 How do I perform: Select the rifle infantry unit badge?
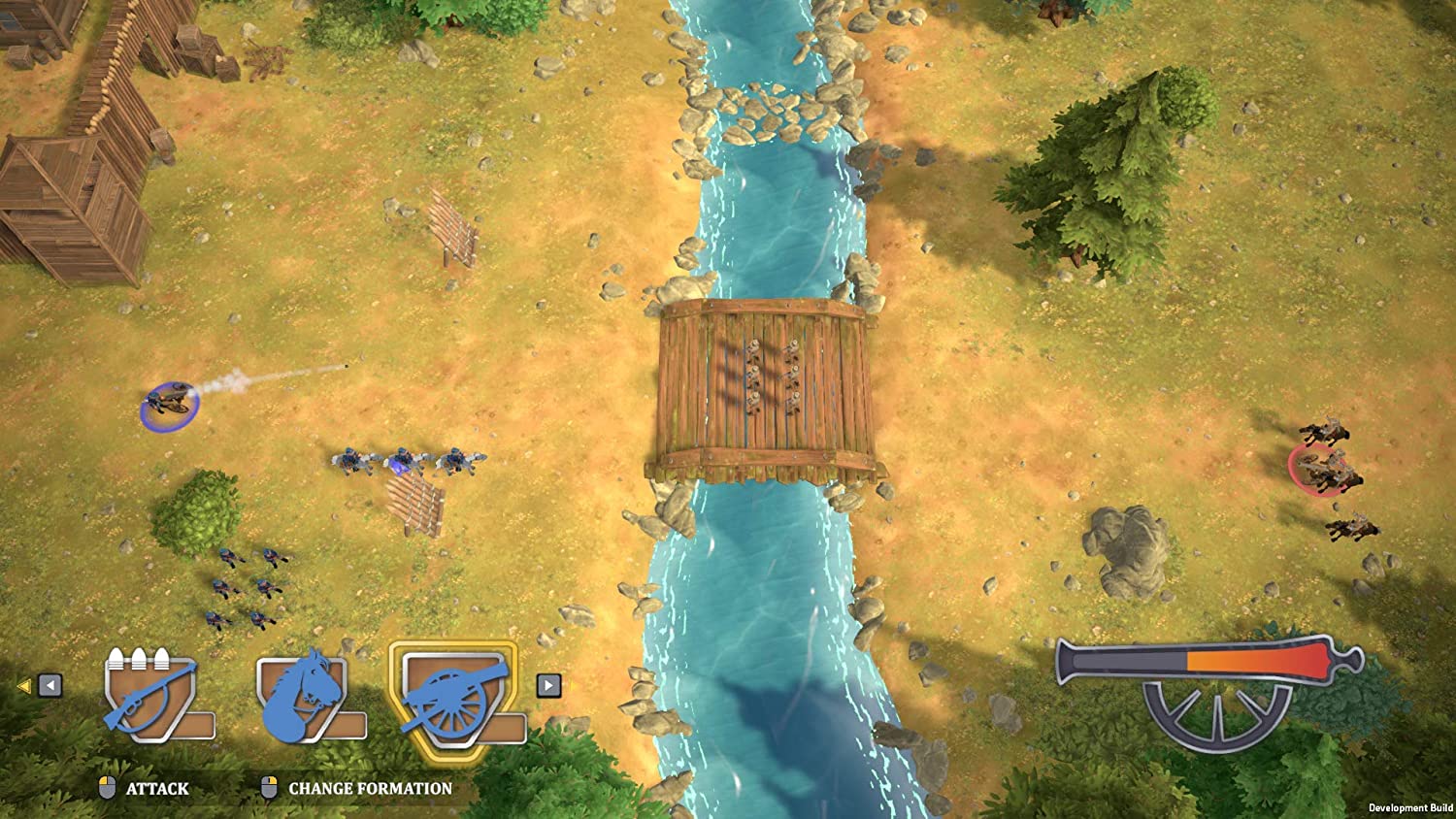pos(151,693)
